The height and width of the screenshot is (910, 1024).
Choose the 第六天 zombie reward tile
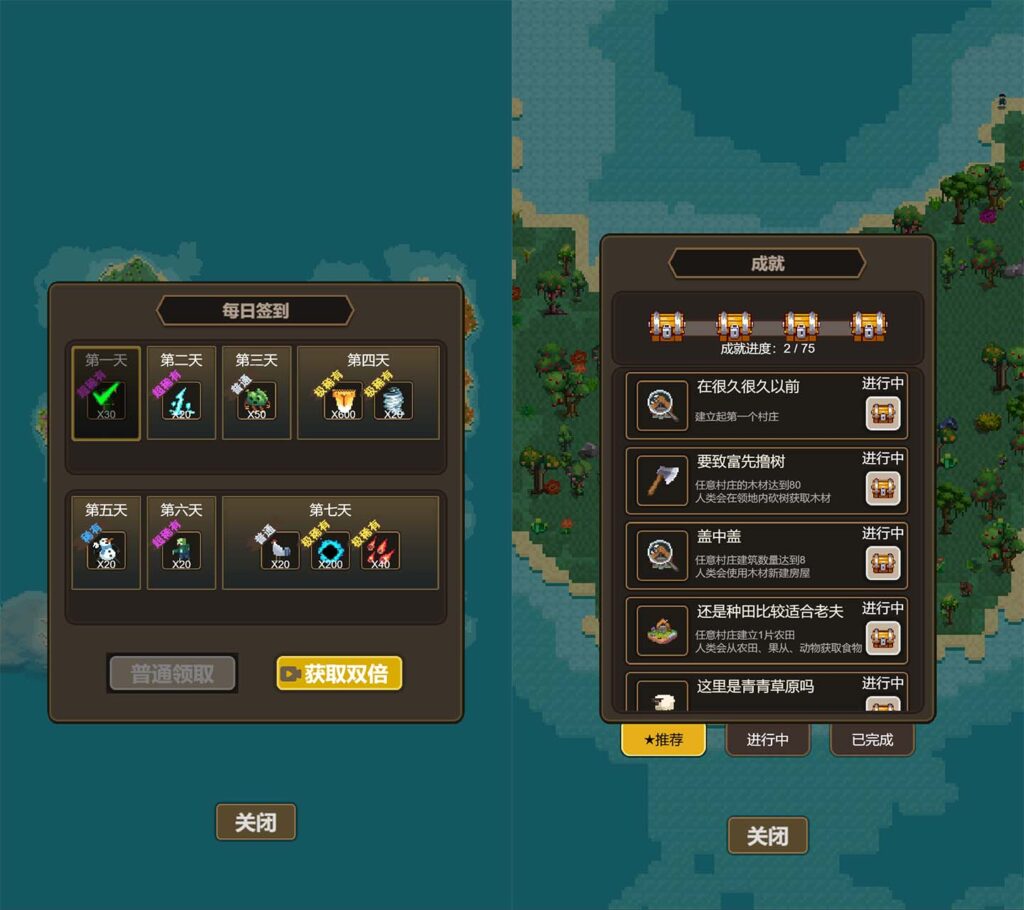181,543
